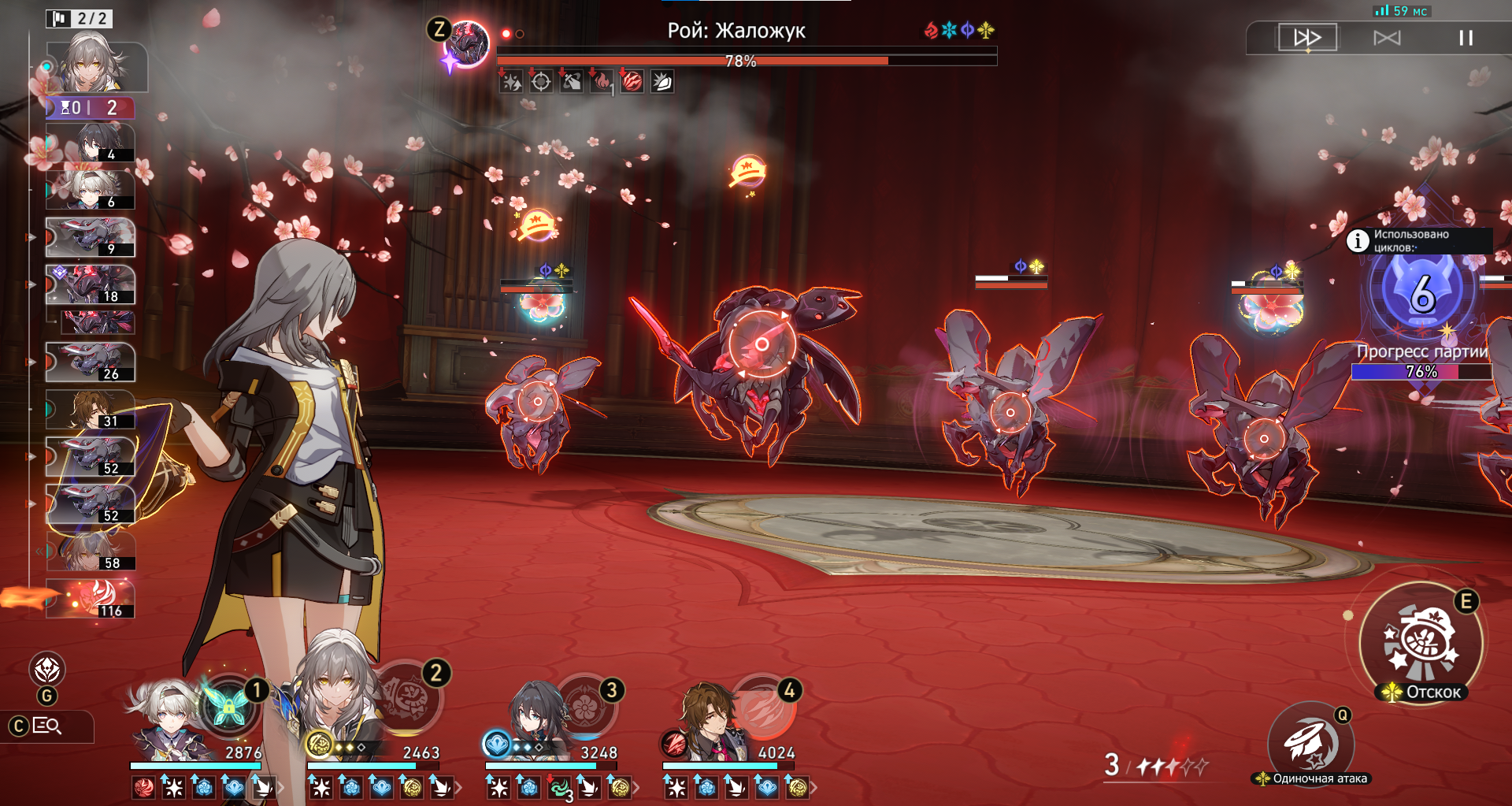The width and height of the screenshot is (1512, 806).
Task: Select the Рой: Жаложук boss portrait
Action: (468, 44)
